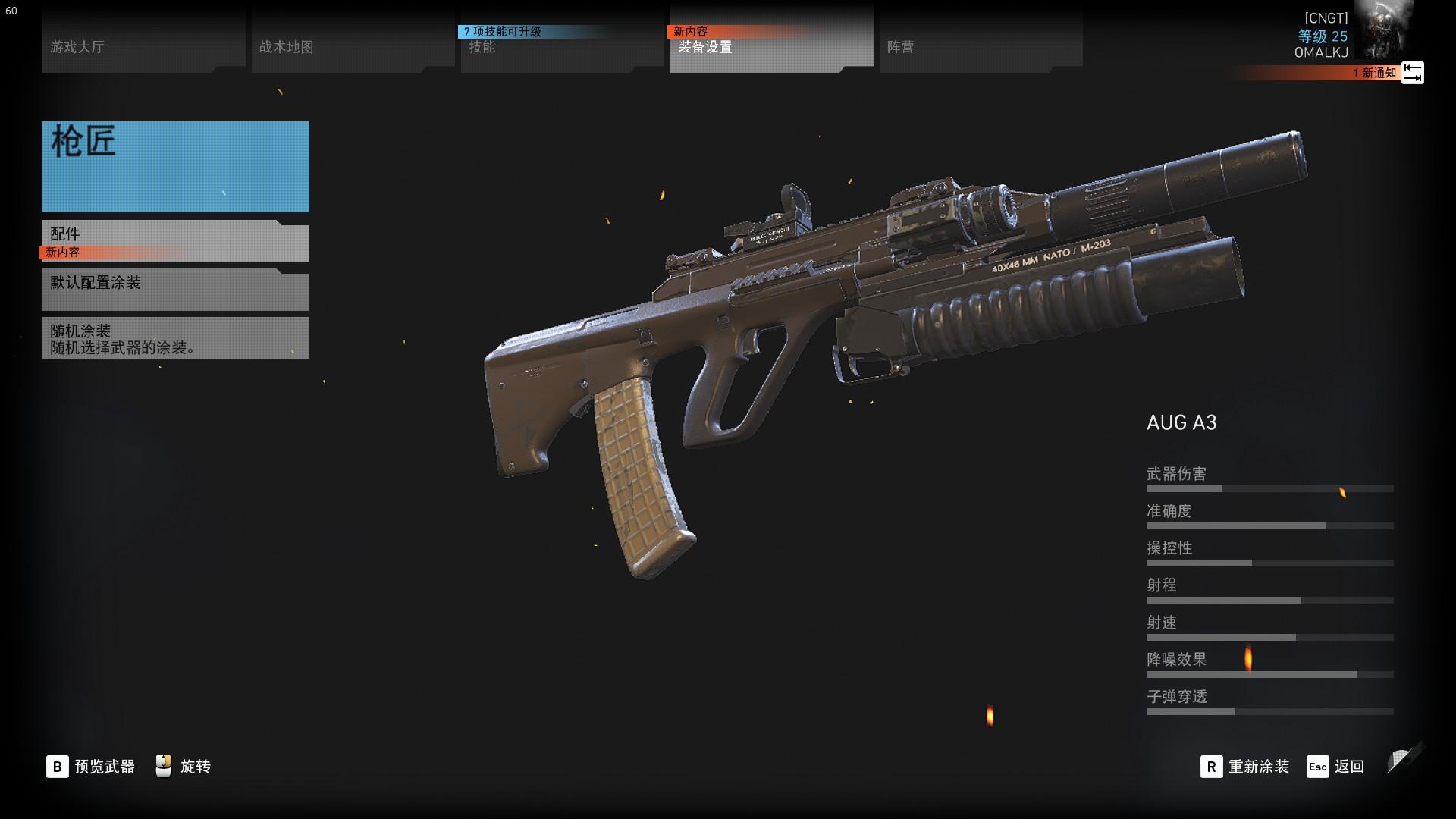Click the 返回 back button
Image resolution: width=1456 pixels, height=819 pixels.
[x=1336, y=767]
